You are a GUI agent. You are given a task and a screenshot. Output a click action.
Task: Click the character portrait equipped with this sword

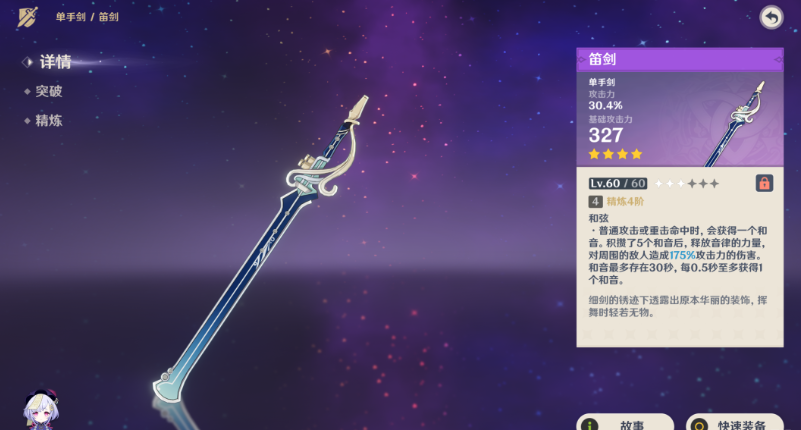pyautogui.click(x=44, y=410)
